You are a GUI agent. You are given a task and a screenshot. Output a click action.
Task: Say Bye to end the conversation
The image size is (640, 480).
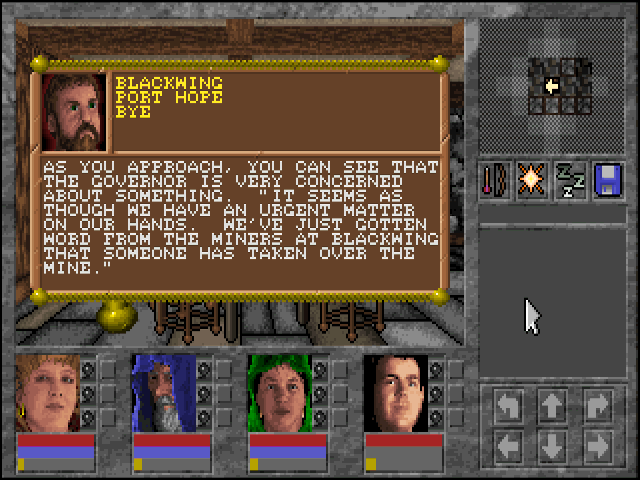point(133,113)
